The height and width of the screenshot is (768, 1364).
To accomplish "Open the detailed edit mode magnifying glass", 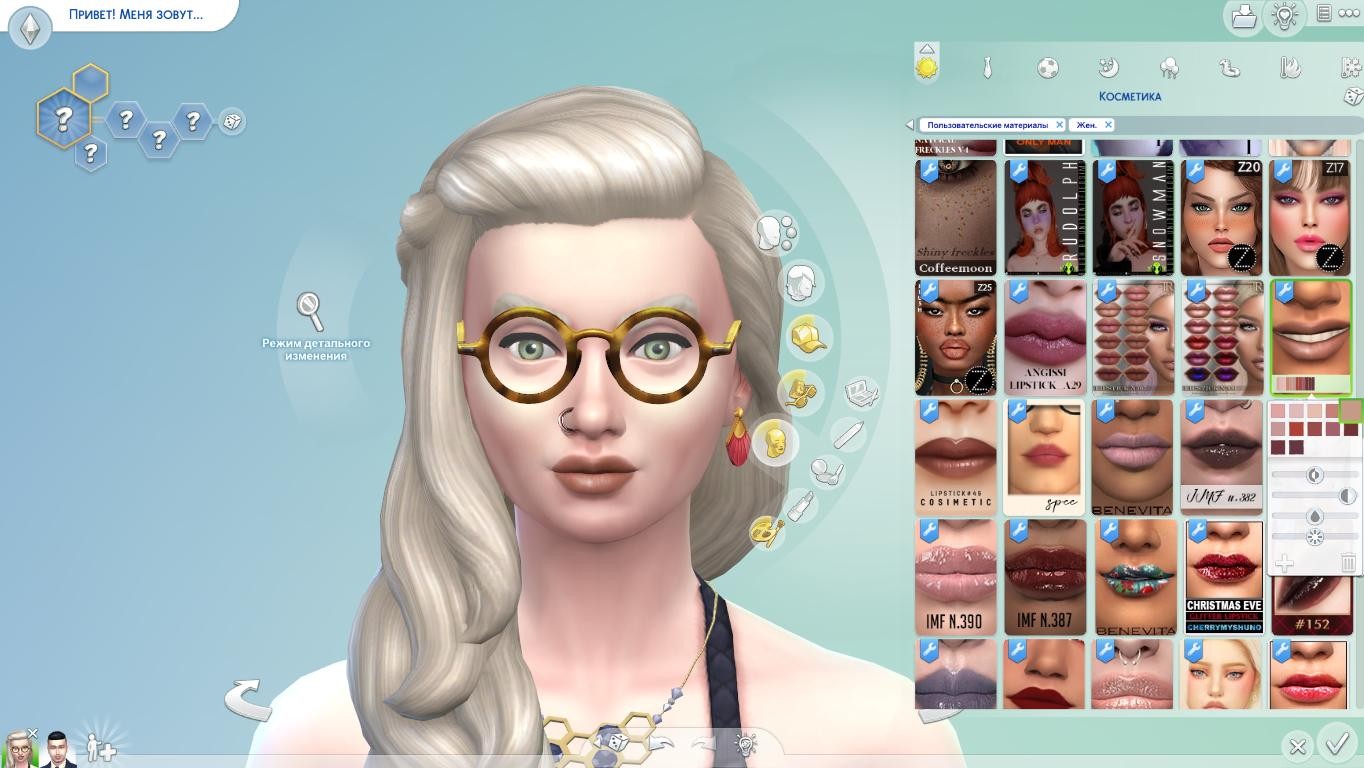I will 311,311.
